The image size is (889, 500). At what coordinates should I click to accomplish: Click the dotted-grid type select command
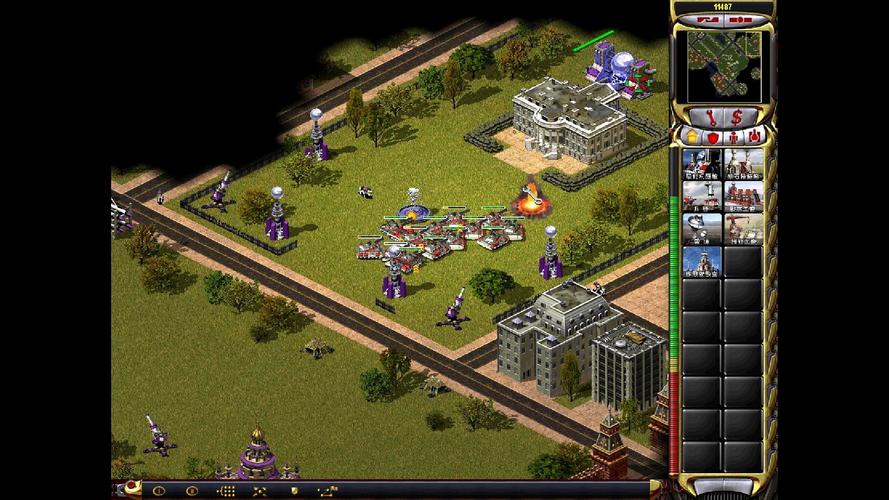(226, 491)
